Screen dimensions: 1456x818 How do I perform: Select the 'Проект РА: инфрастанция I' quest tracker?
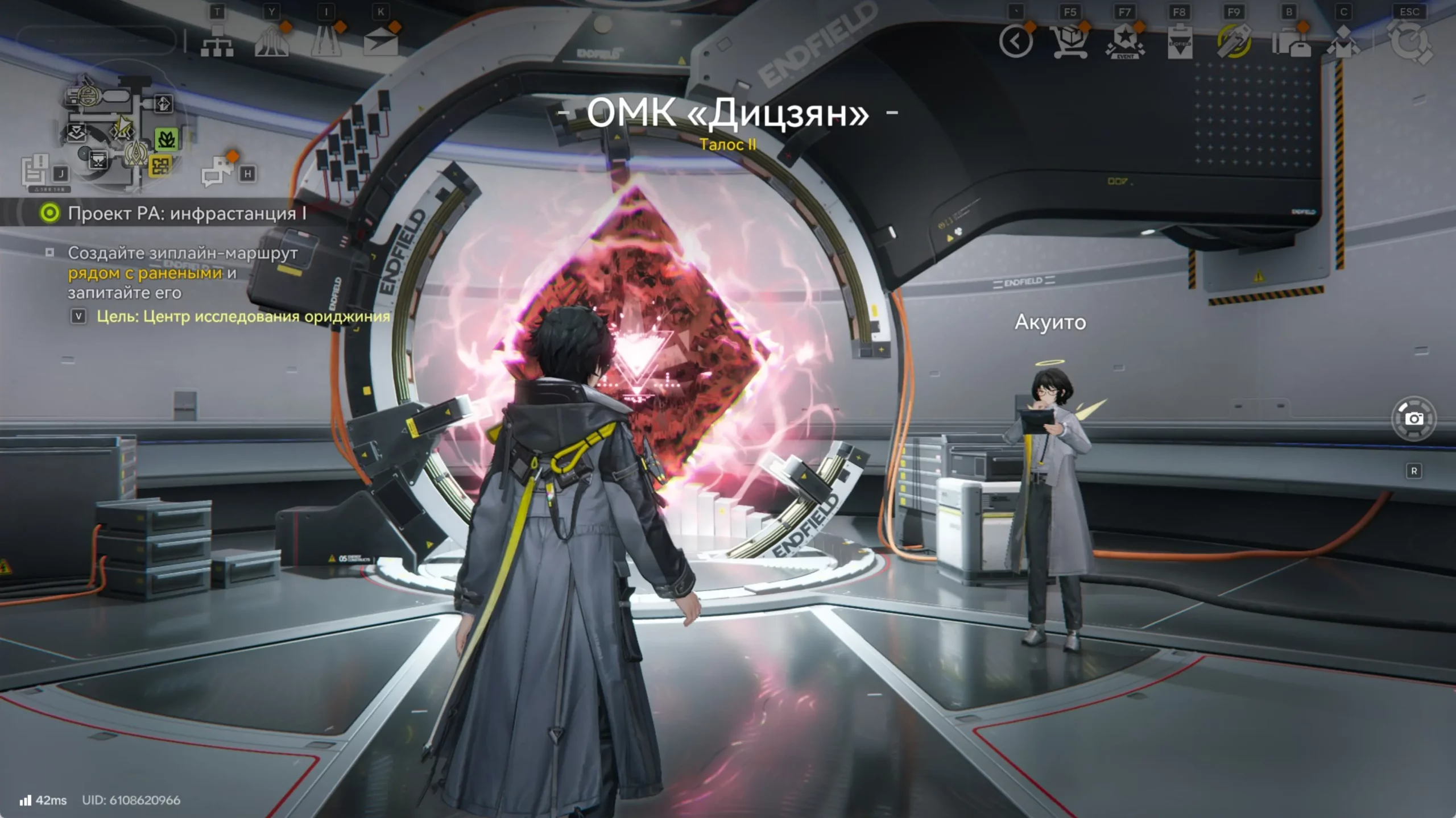point(187,213)
